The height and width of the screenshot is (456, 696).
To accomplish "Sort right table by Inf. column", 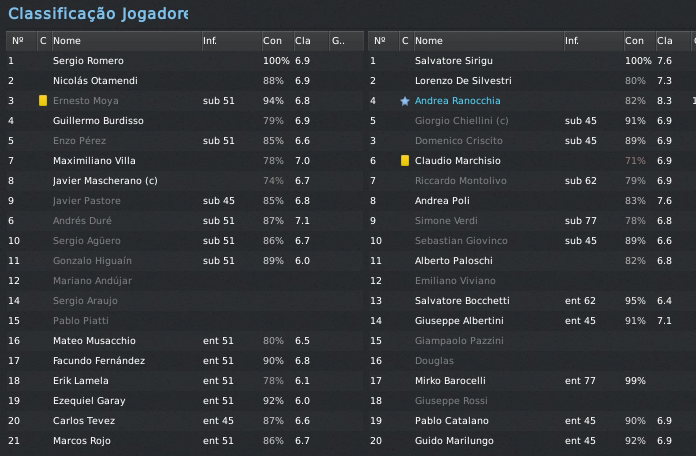I will coord(572,41).
